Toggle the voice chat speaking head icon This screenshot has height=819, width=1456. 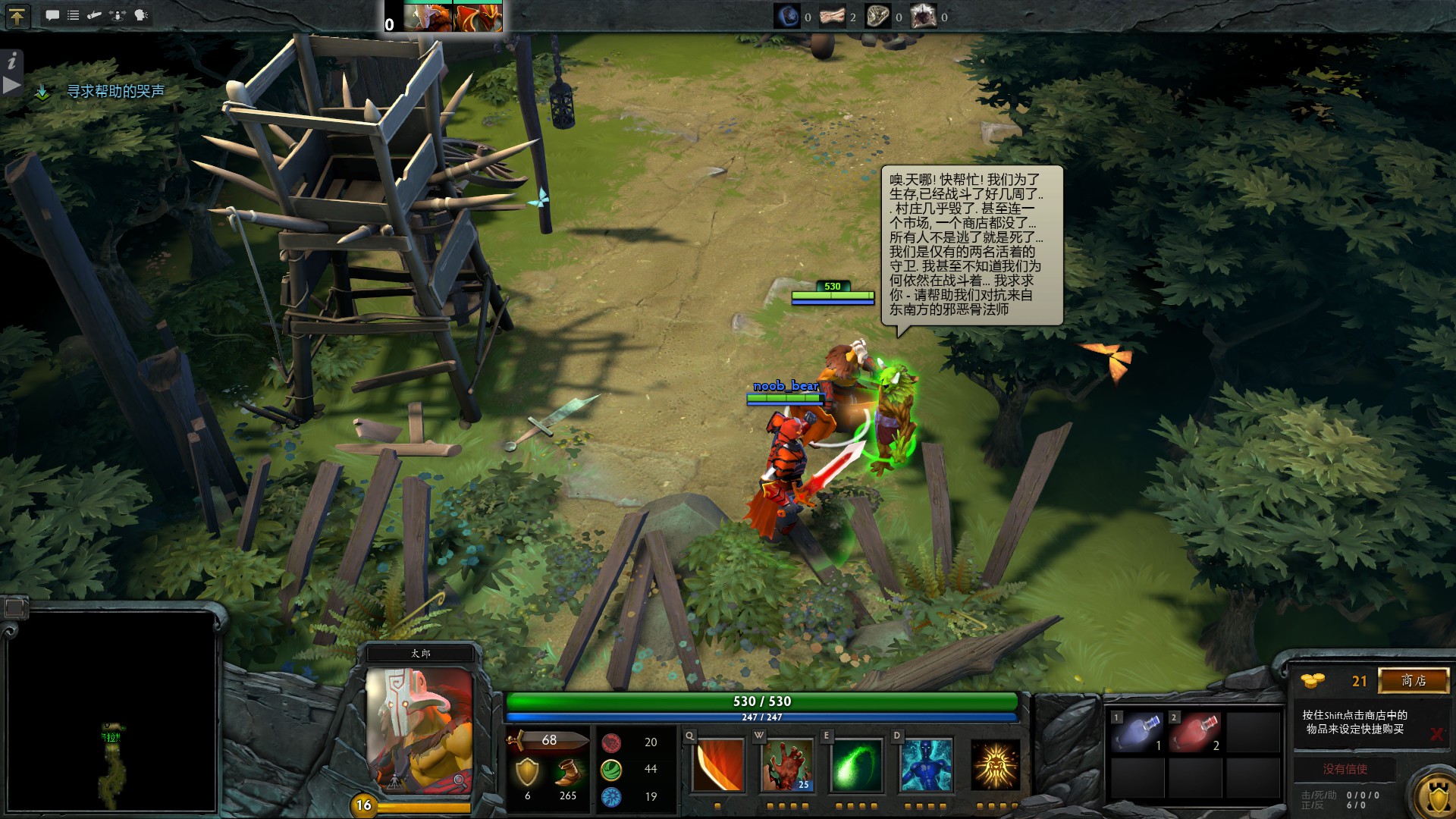click(142, 15)
